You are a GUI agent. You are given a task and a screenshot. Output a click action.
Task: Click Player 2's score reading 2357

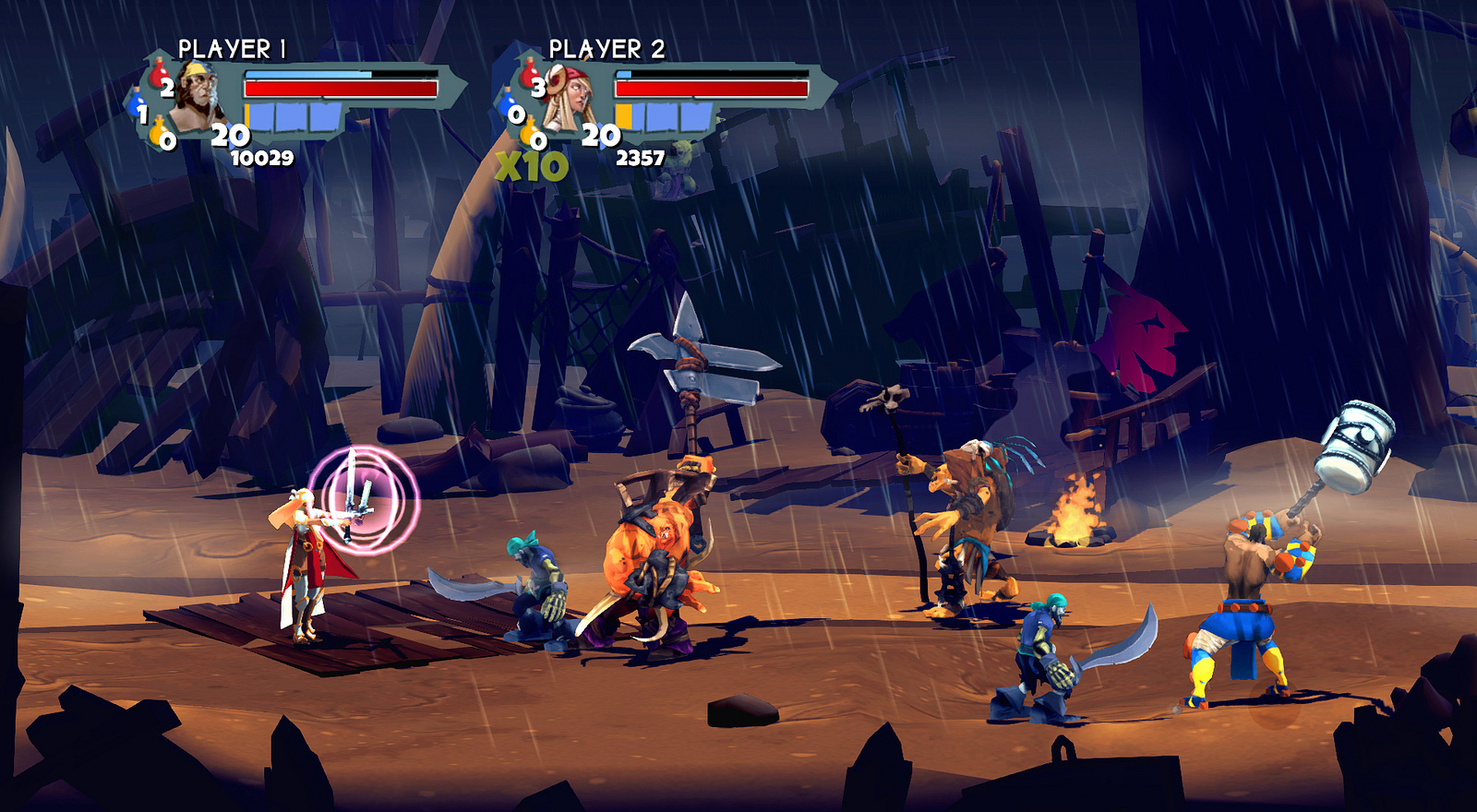(641, 158)
